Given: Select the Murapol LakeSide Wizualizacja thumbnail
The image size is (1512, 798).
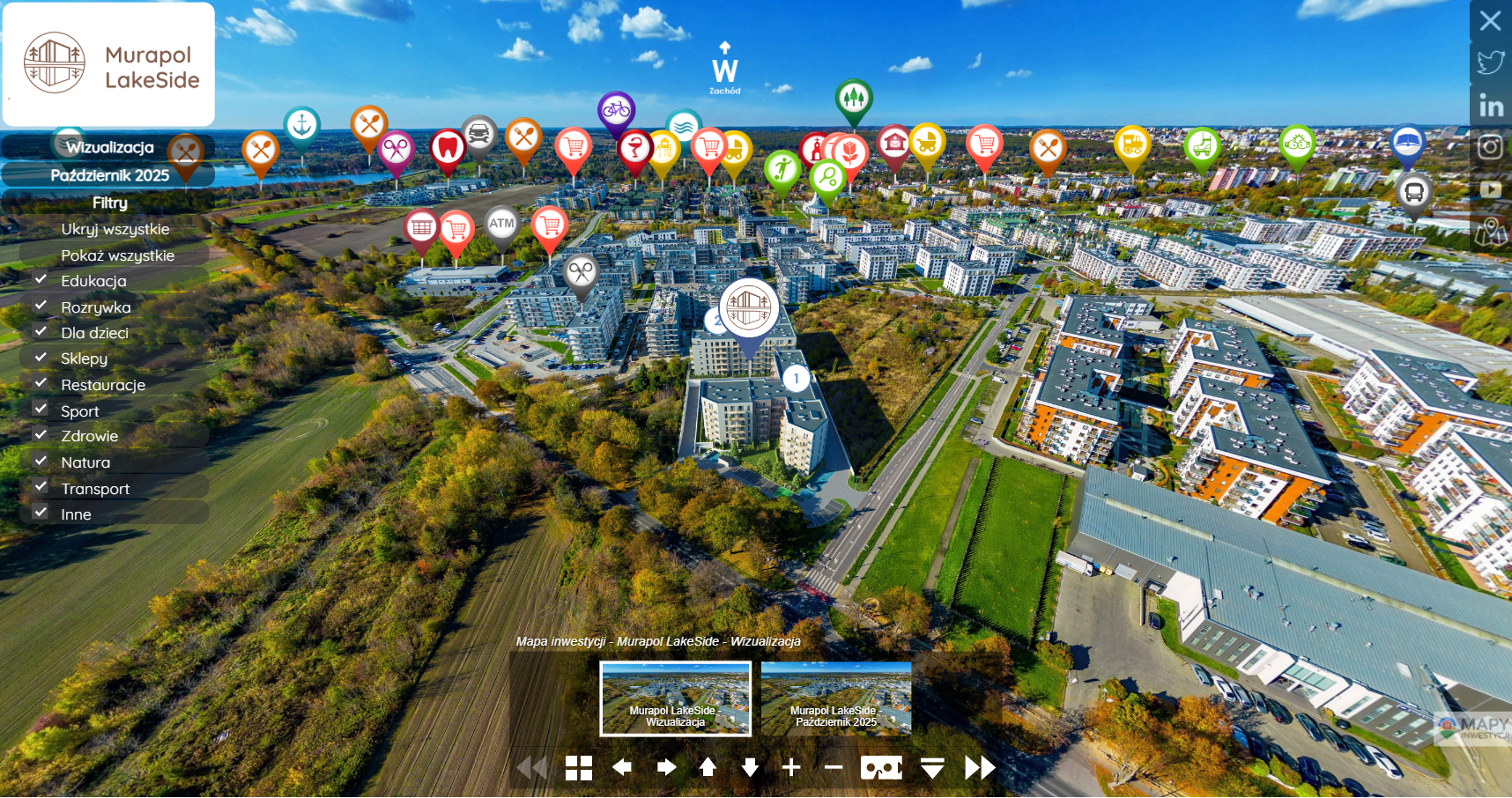Looking at the screenshot, I should point(676,698).
